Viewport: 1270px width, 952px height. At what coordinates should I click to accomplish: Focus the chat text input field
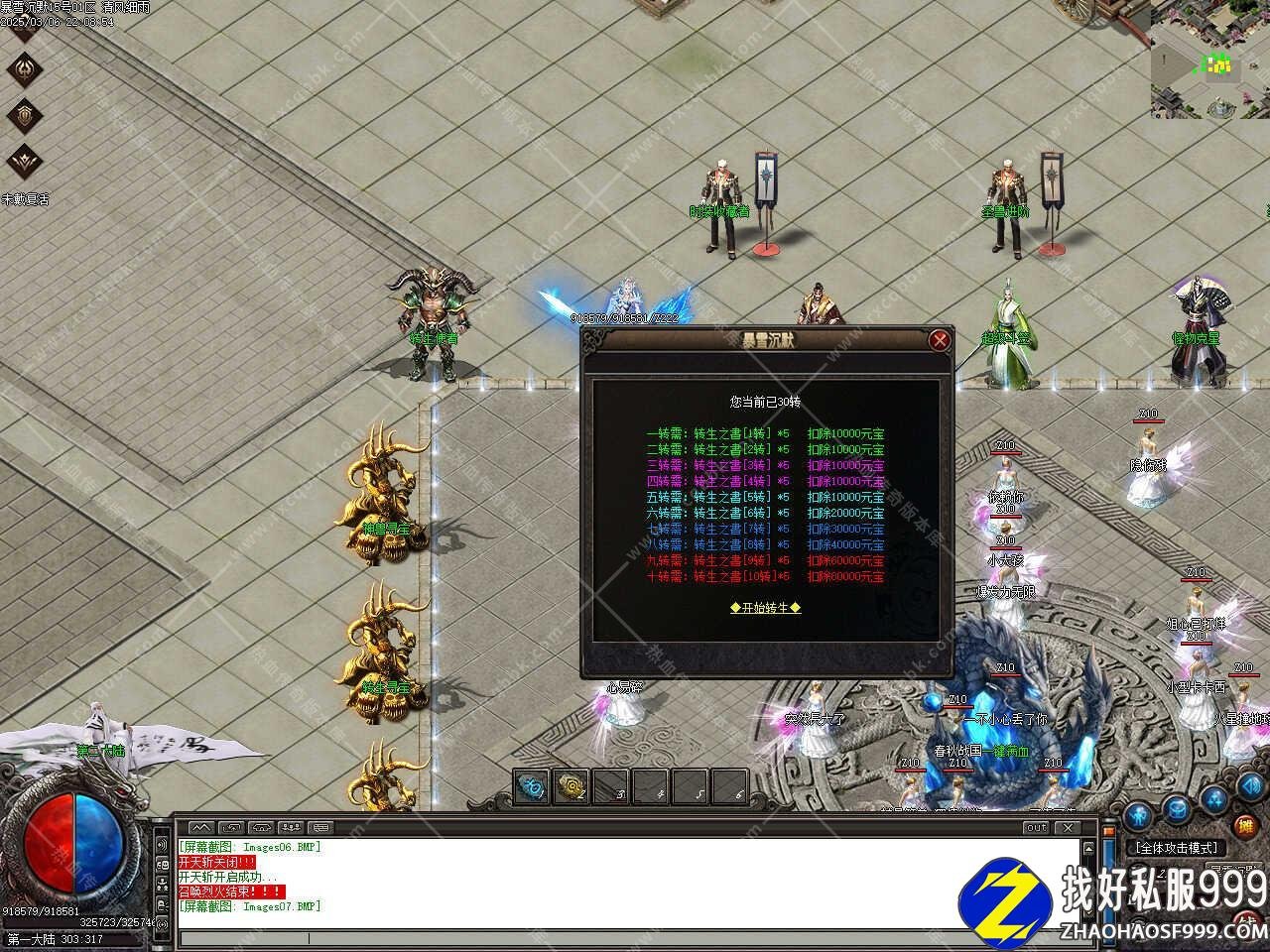pyautogui.click(x=625, y=938)
